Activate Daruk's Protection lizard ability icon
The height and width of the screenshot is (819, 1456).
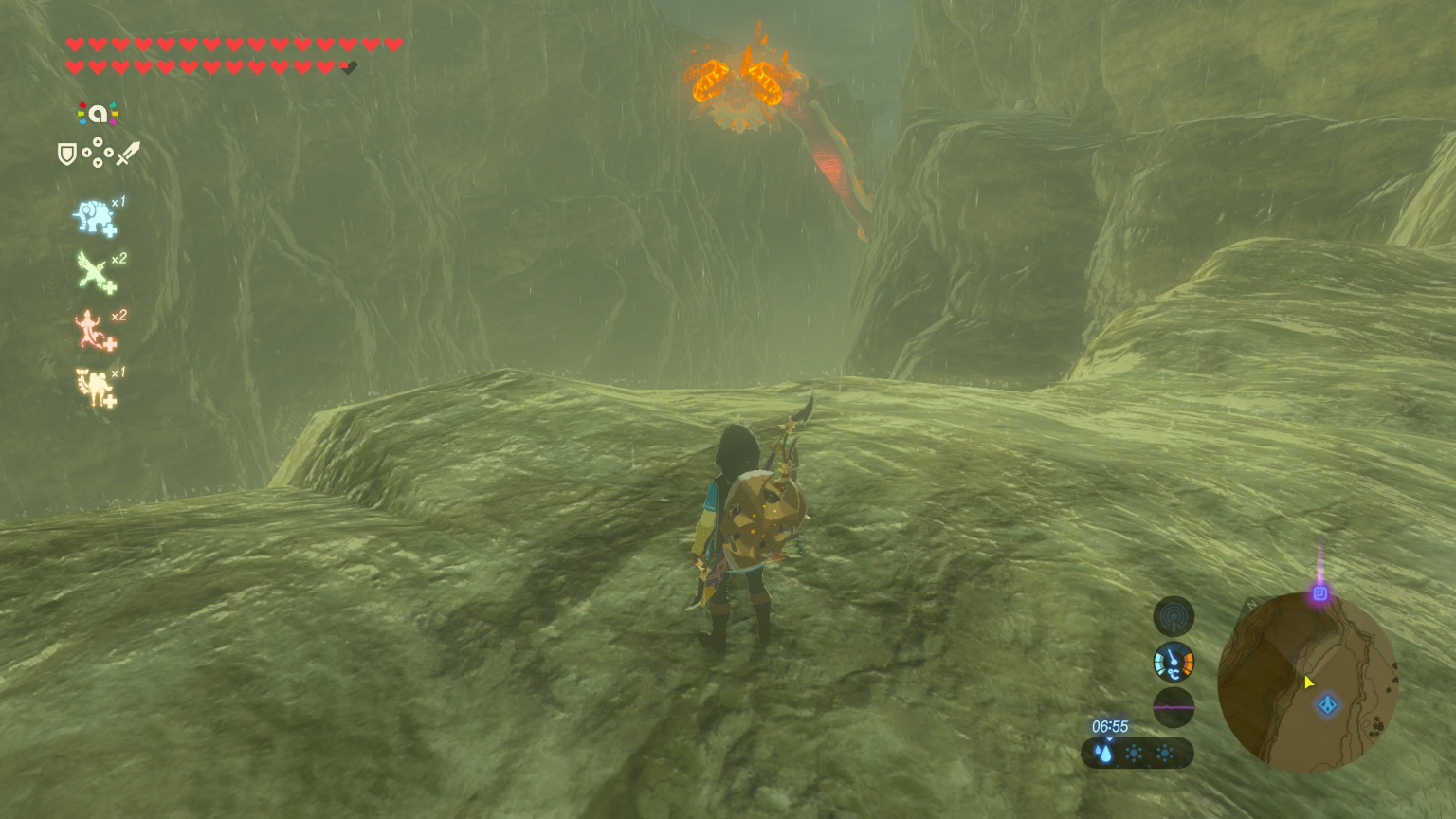click(93, 330)
